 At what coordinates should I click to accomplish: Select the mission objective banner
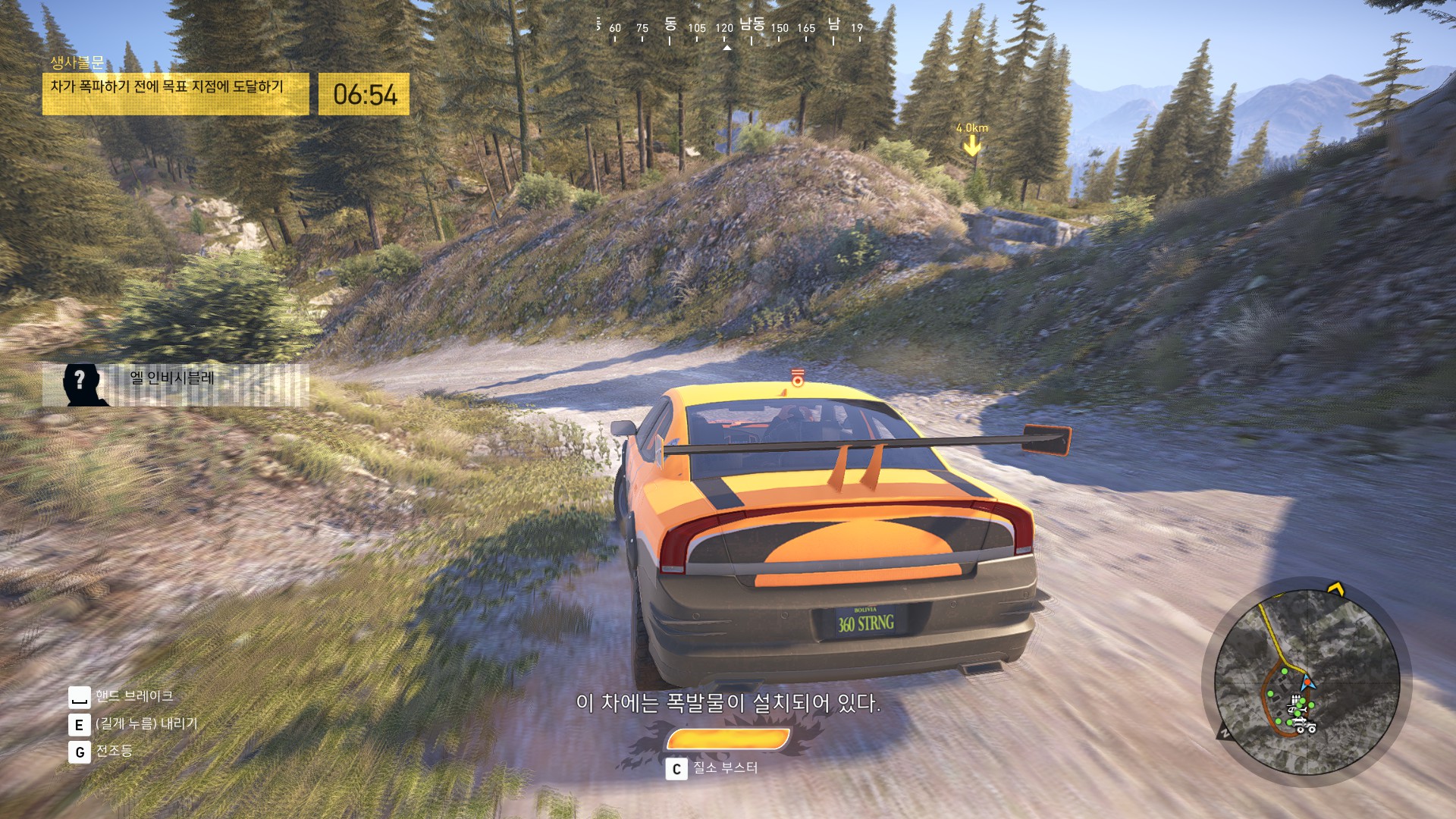click(175, 94)
